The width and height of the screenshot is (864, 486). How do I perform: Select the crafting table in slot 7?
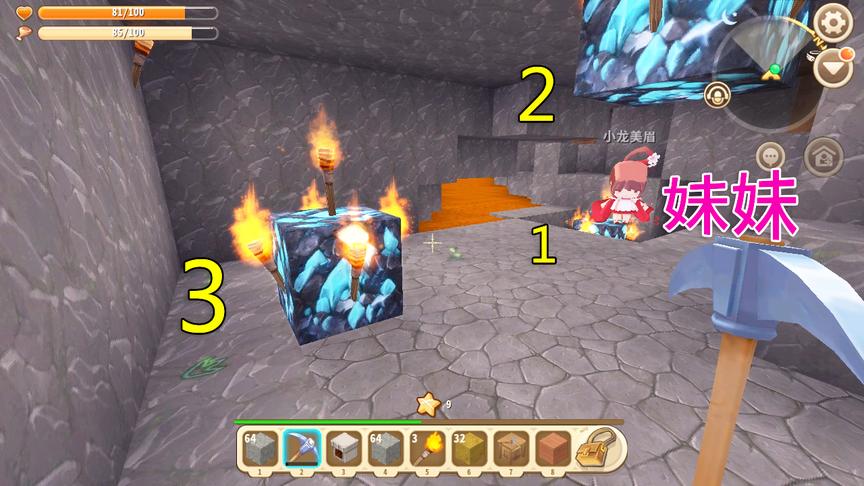coord(510,447)
